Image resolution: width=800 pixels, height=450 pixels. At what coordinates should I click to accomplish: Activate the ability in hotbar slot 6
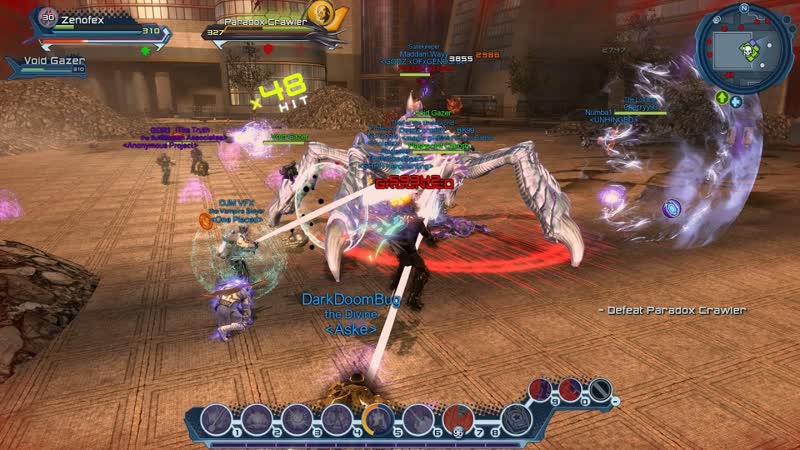pyautogui.click(x=417, y=417)
